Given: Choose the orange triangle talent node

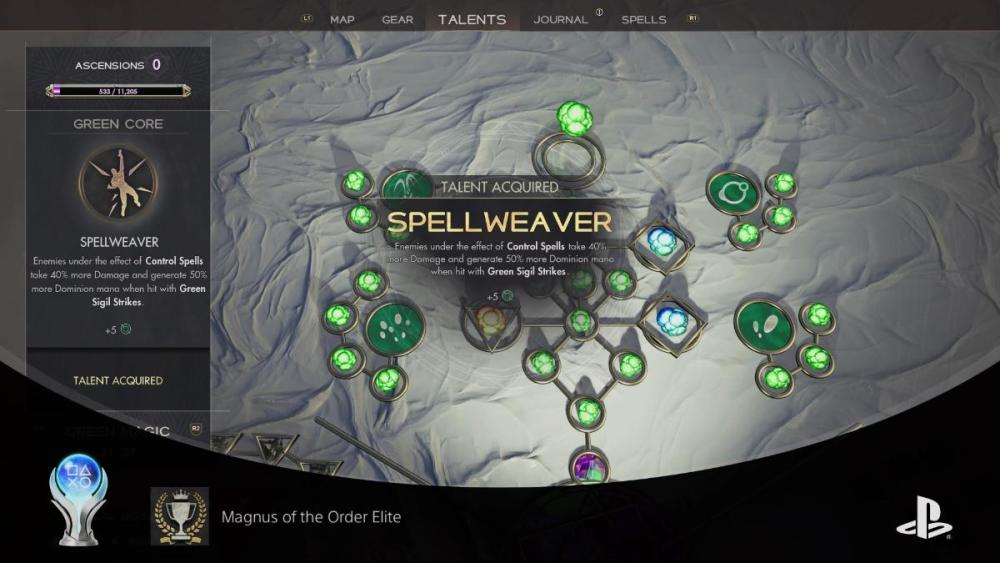Looking at the screenshot, I should coord(490,322).
